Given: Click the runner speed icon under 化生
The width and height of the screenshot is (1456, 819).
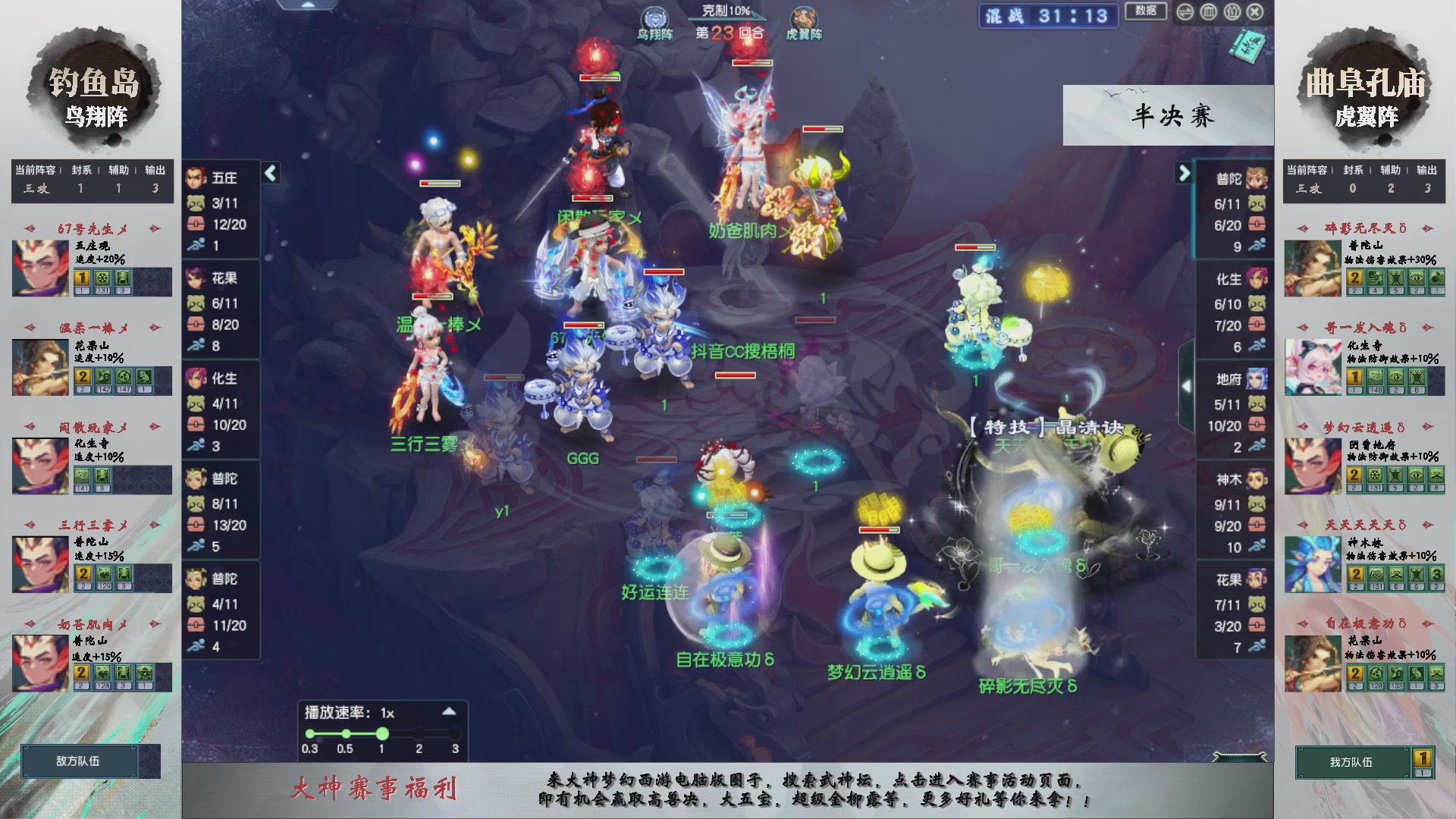Looking at the screenshot, I should tap(196, 444).
